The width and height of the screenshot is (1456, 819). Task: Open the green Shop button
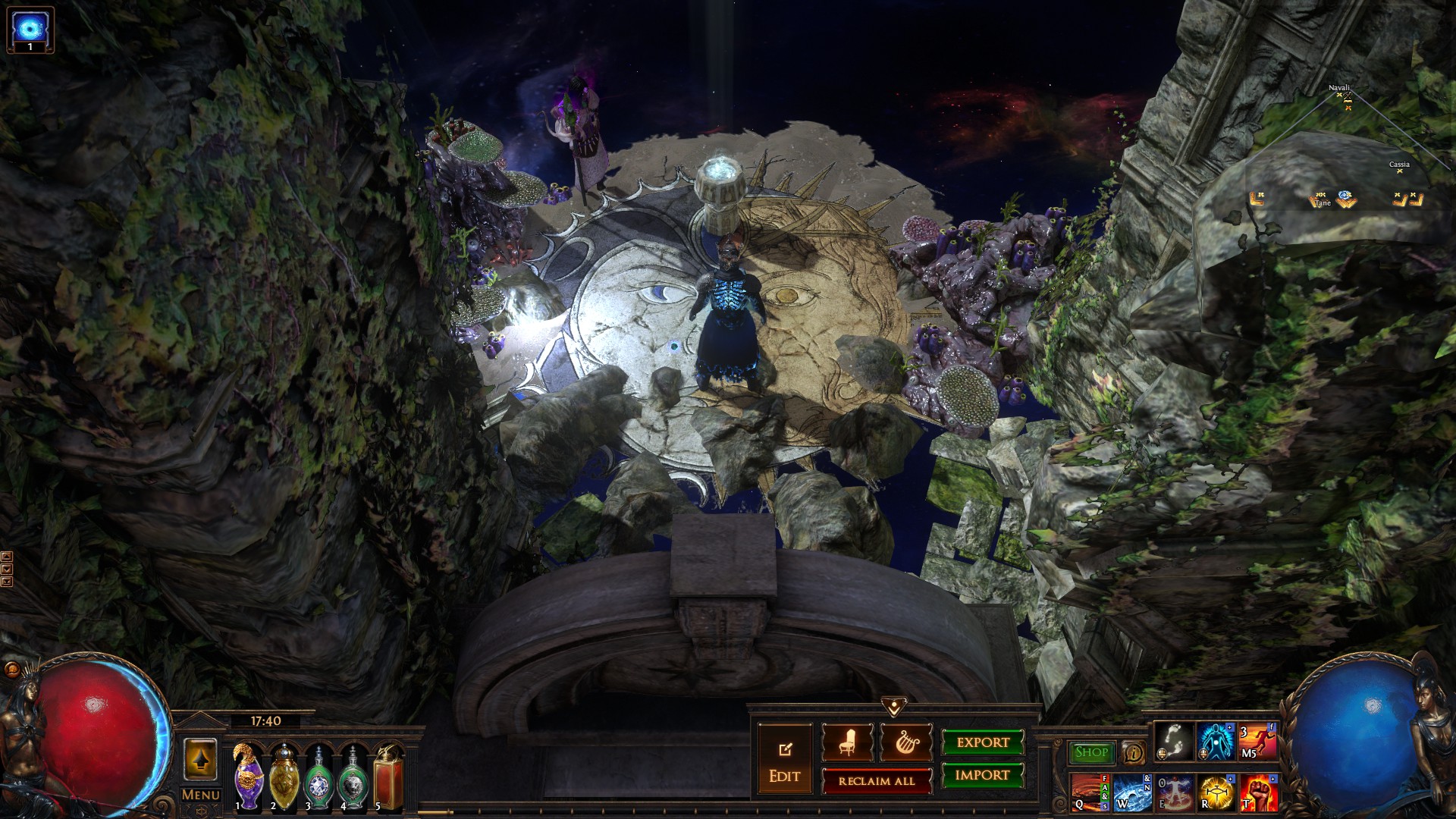[1091, 752]
